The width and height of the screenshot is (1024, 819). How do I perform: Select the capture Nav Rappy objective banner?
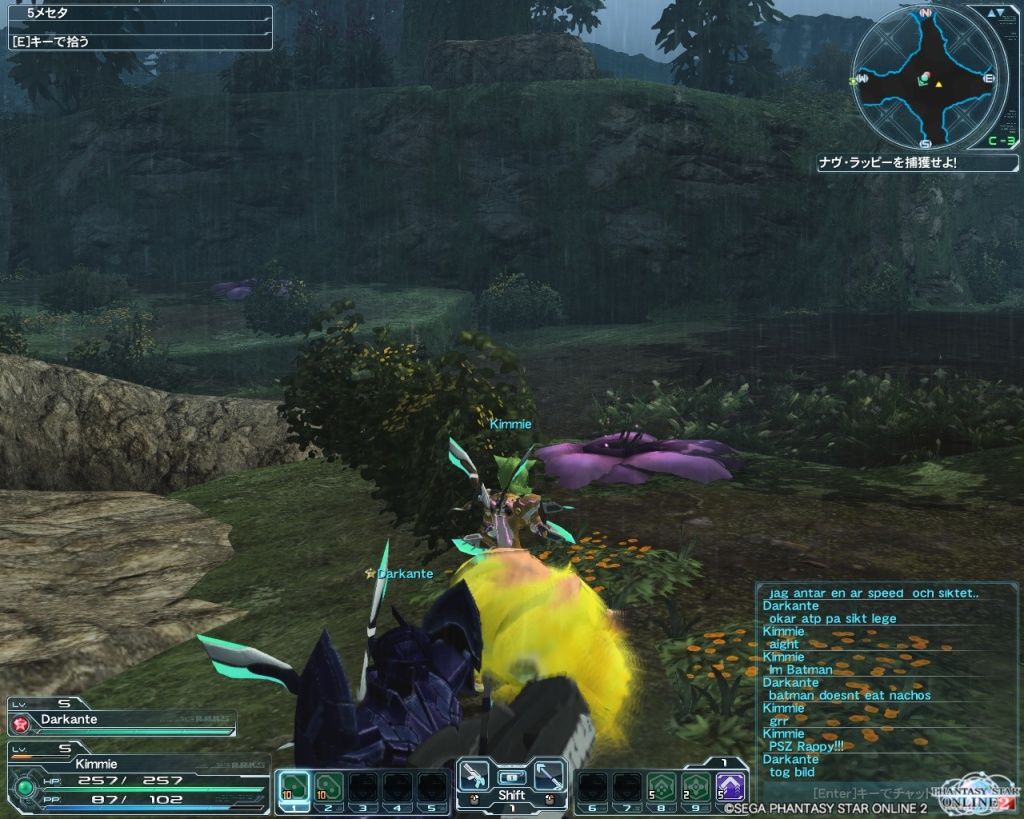(x=917, y=162)
